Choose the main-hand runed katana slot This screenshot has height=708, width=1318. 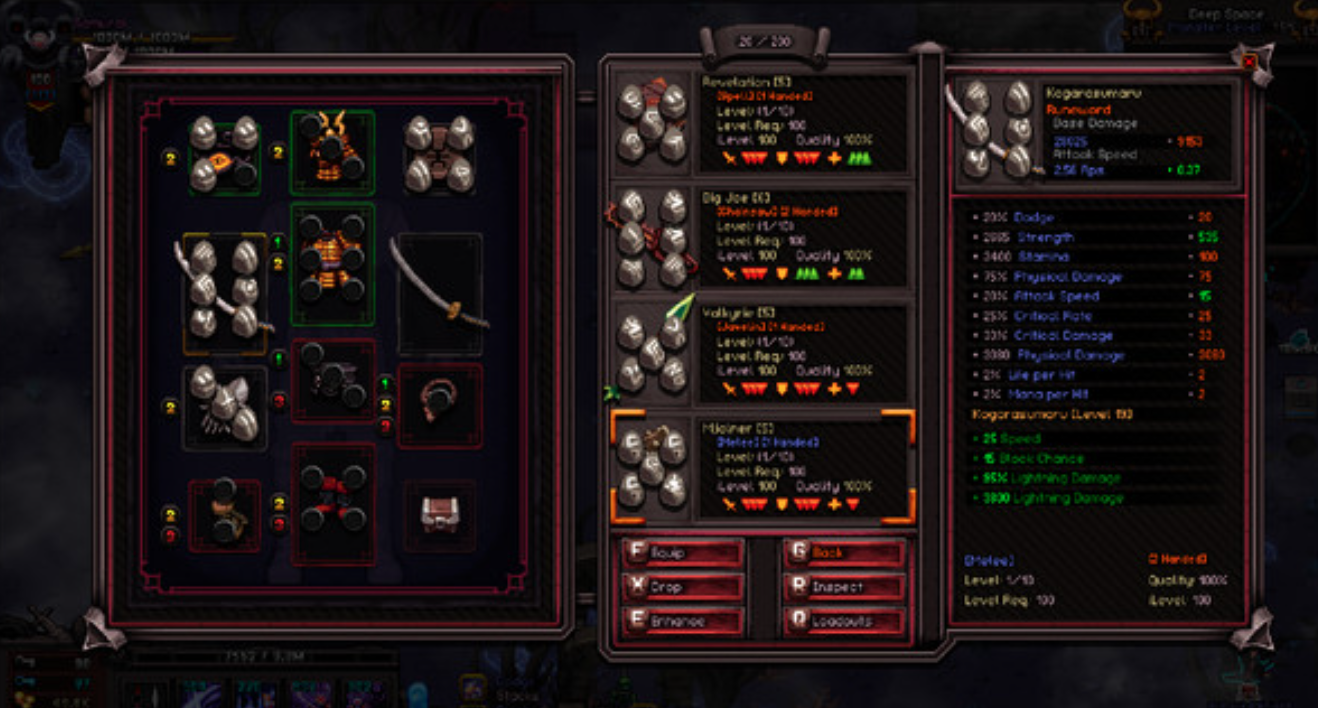tap(225, 294)
